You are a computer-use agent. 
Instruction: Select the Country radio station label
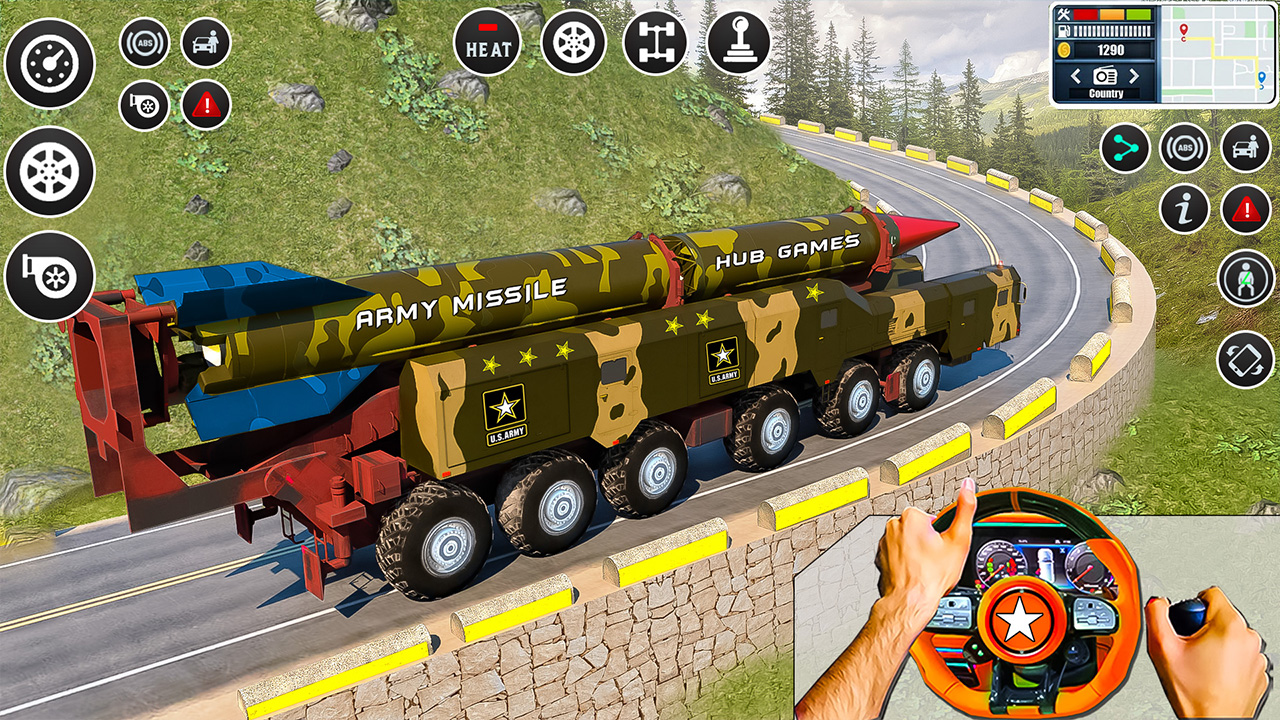click(1105, 91)
